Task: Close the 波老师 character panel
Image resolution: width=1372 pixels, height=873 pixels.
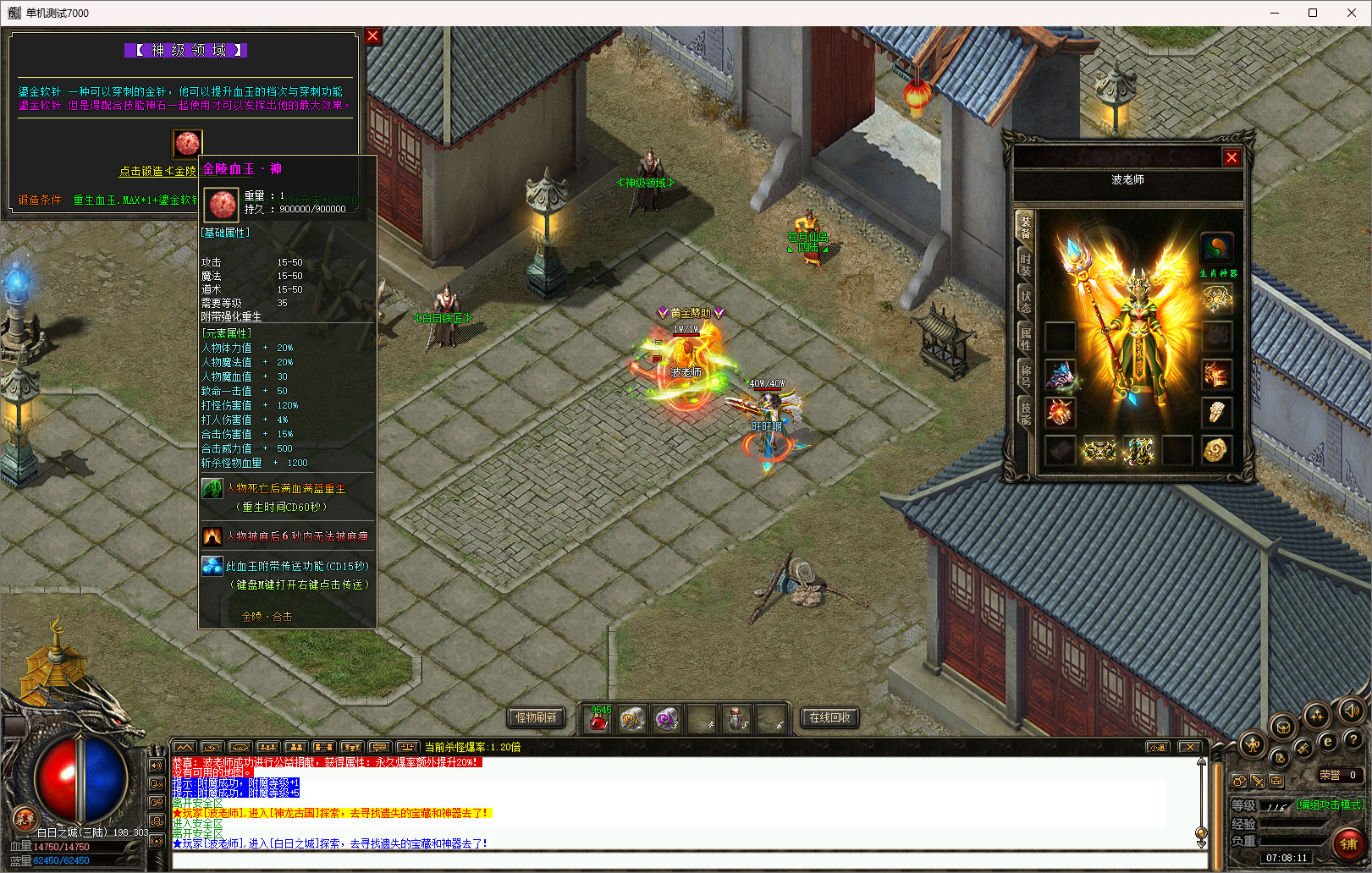Action: click(x=1231, y=157)
